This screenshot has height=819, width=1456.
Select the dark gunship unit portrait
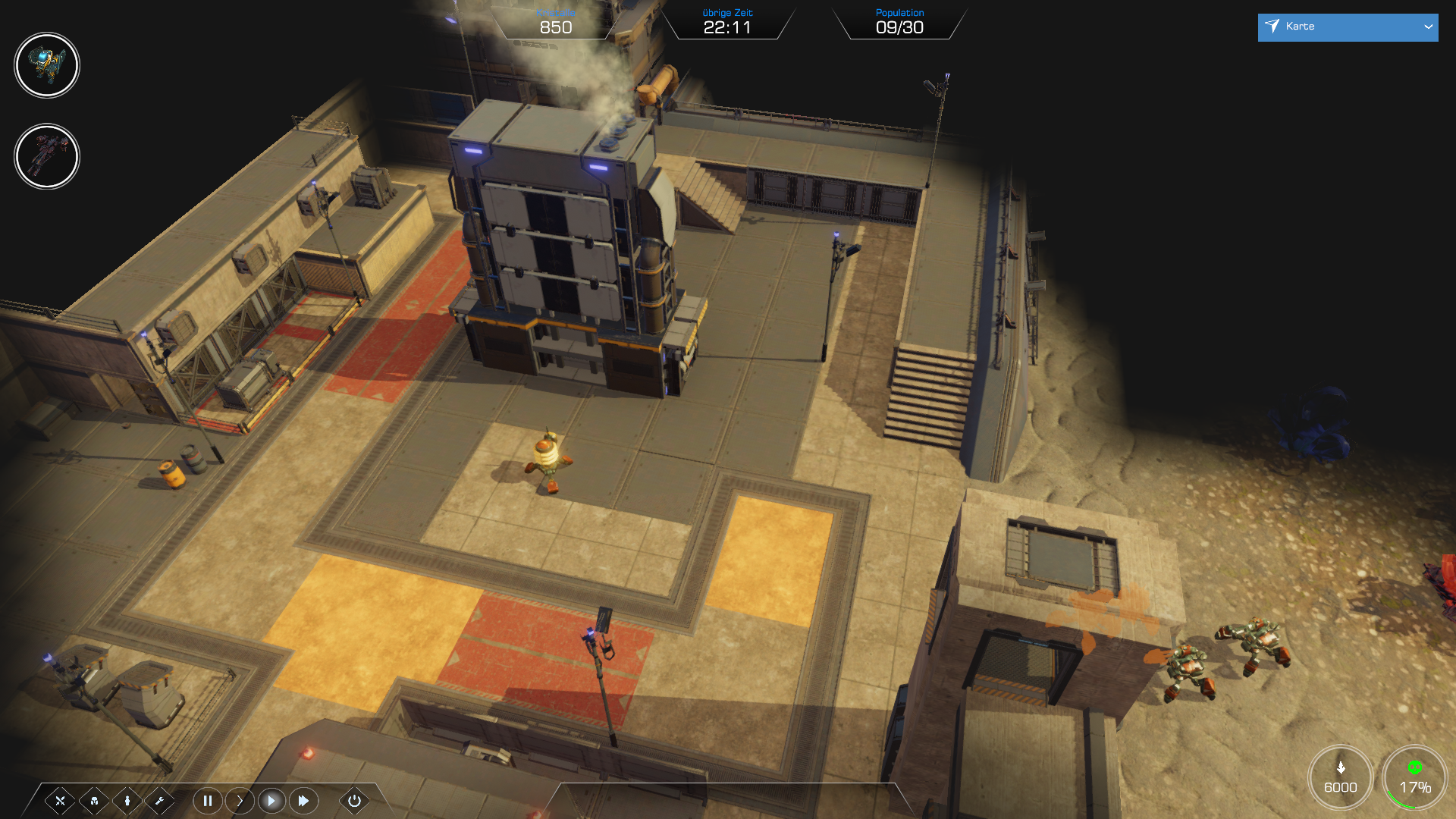(x=47, y=156)
